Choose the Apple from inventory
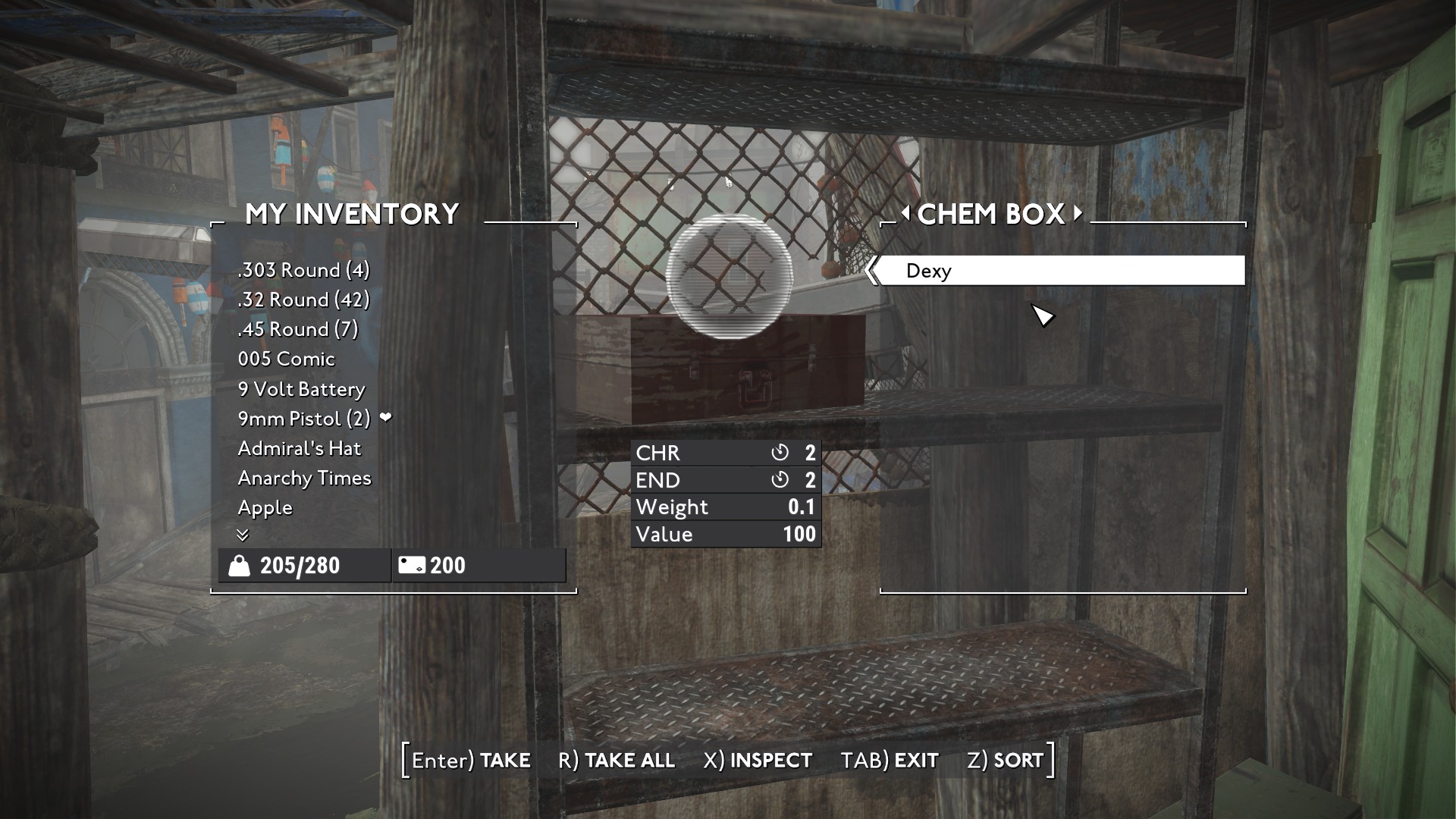The height and width of the screenshot is (819, 1456). pyautogui.click(x=265, y=507)
